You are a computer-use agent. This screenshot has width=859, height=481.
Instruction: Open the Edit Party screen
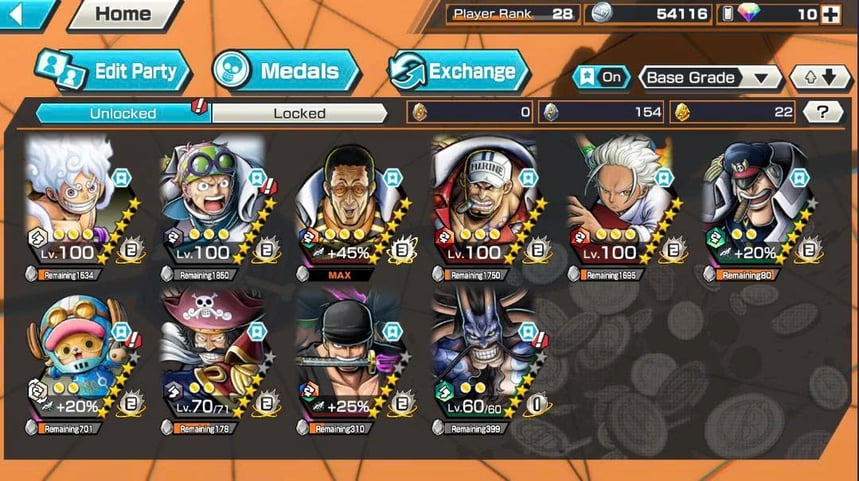tap(112, 71)
